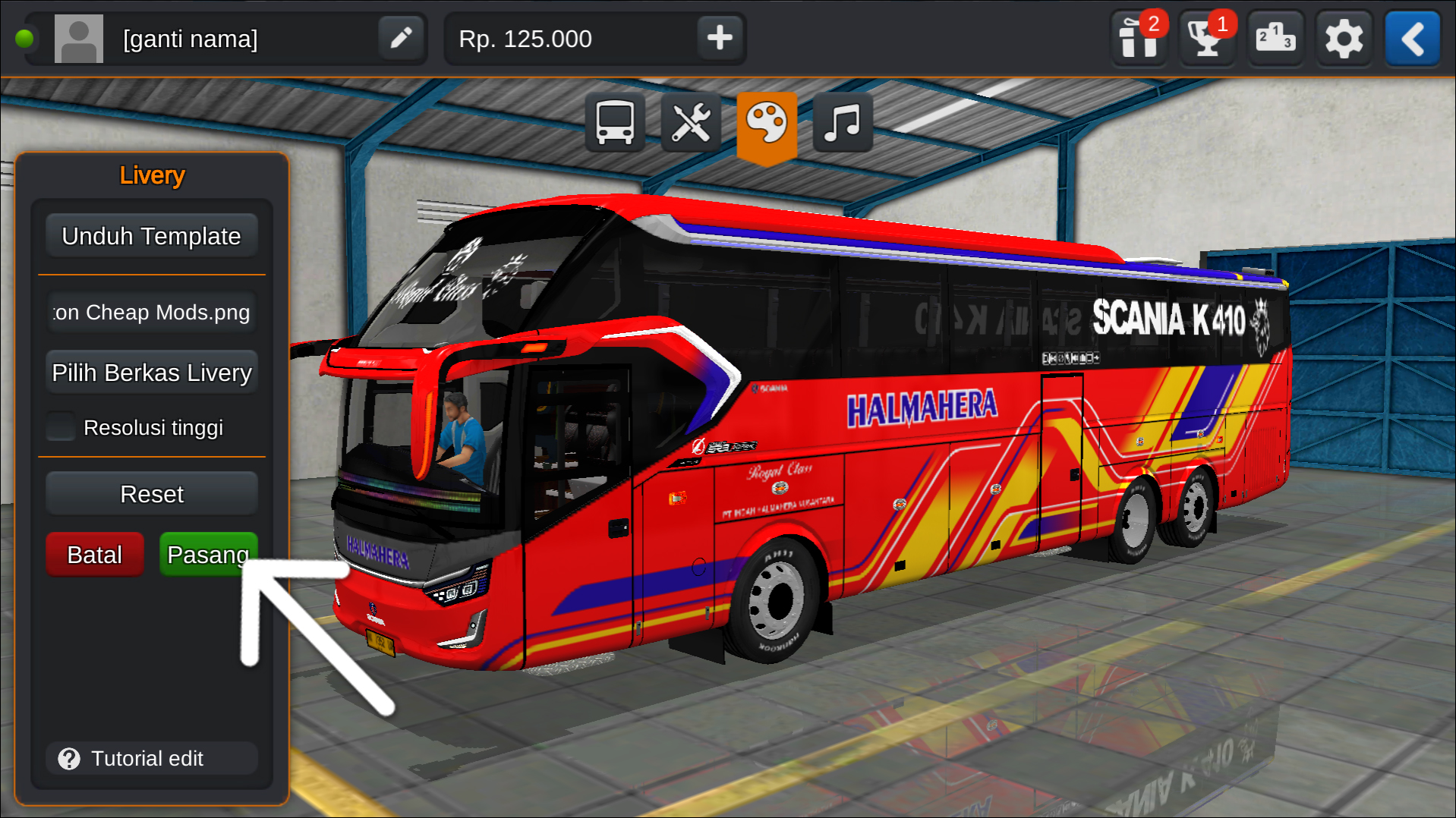The height and width of the screenshot is (818, 1456).
Task: Open the gifts icon with red badge
Action: tap(1137, 38)
